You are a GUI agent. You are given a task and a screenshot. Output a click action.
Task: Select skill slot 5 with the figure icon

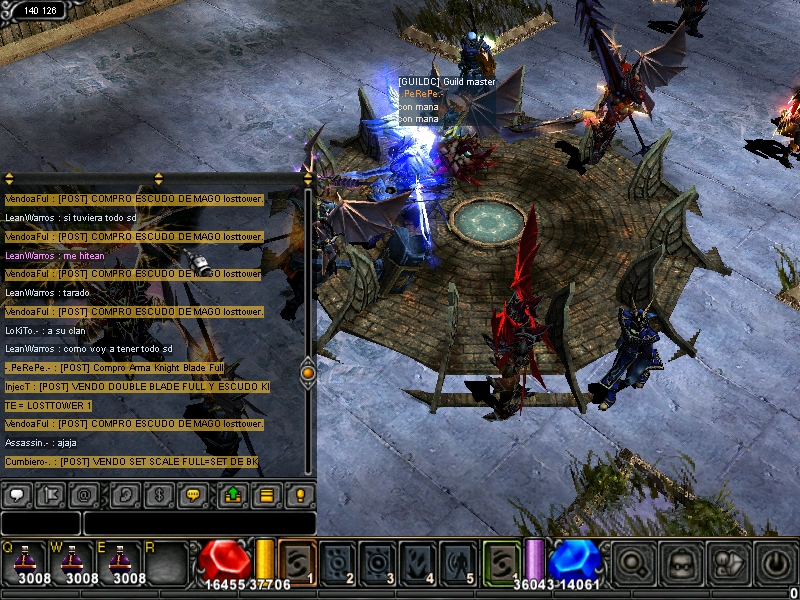pos(459,561)
